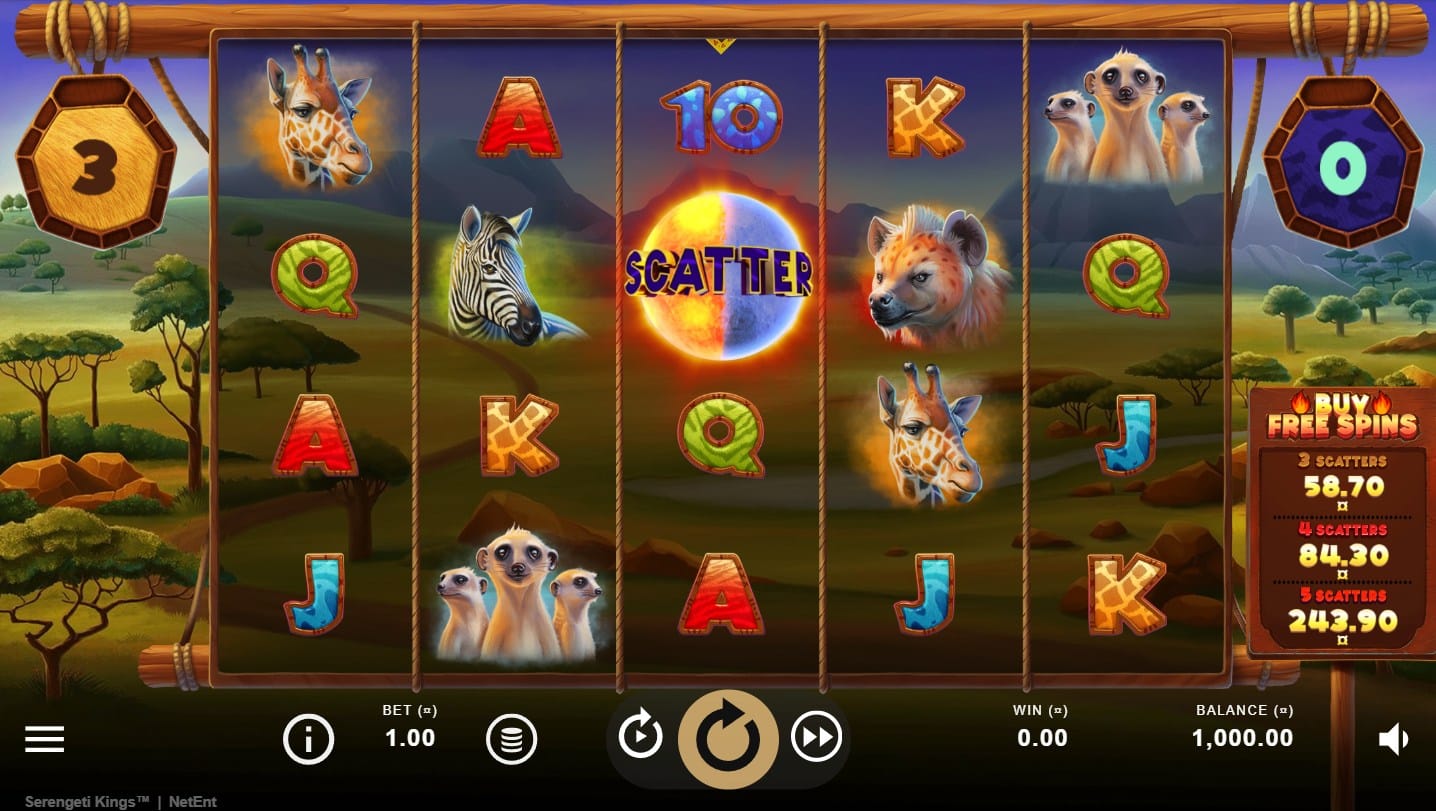This screenshot has height=811, width=1436.
Task: Buy free spins with 5 scatters
Action: [1342, 613]
